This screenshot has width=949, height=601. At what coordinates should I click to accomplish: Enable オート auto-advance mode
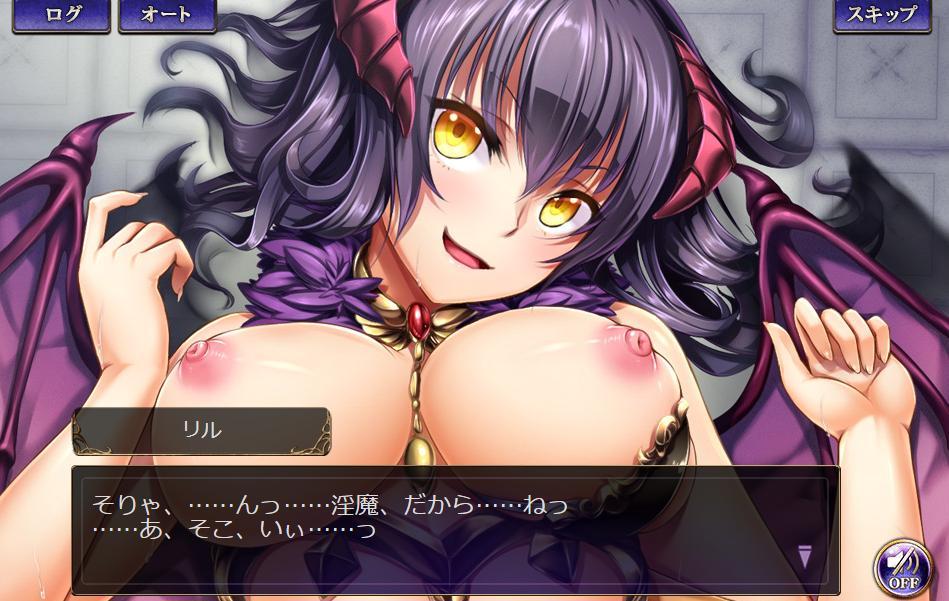(168, 15)
